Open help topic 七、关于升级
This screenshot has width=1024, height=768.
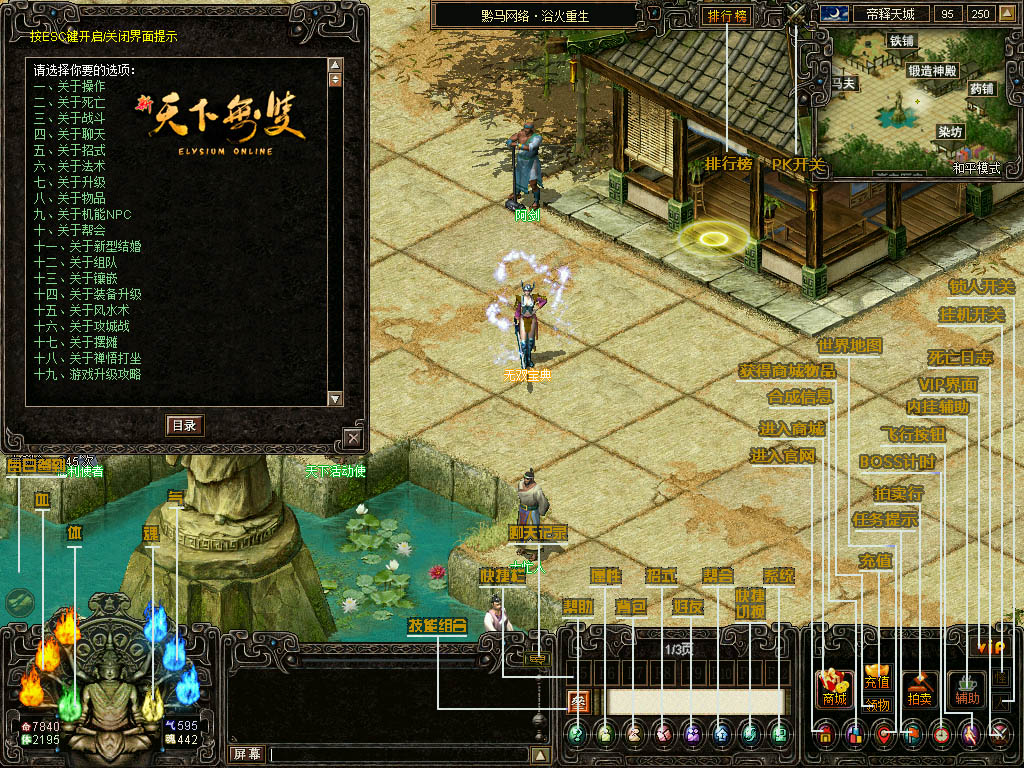[x=69, y=182]
